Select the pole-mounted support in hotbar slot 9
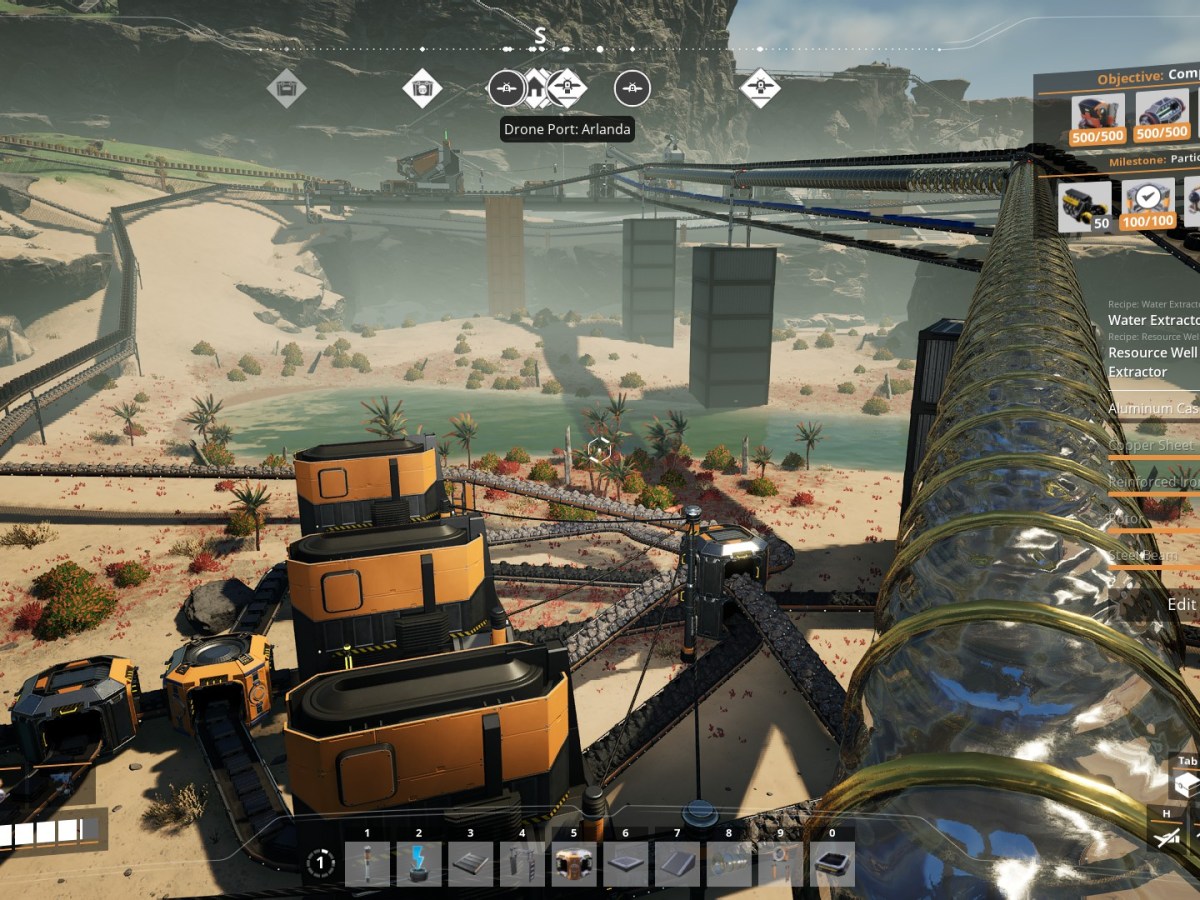The height and width of the screenshot is (900, 1200). [x=781, y=864]
